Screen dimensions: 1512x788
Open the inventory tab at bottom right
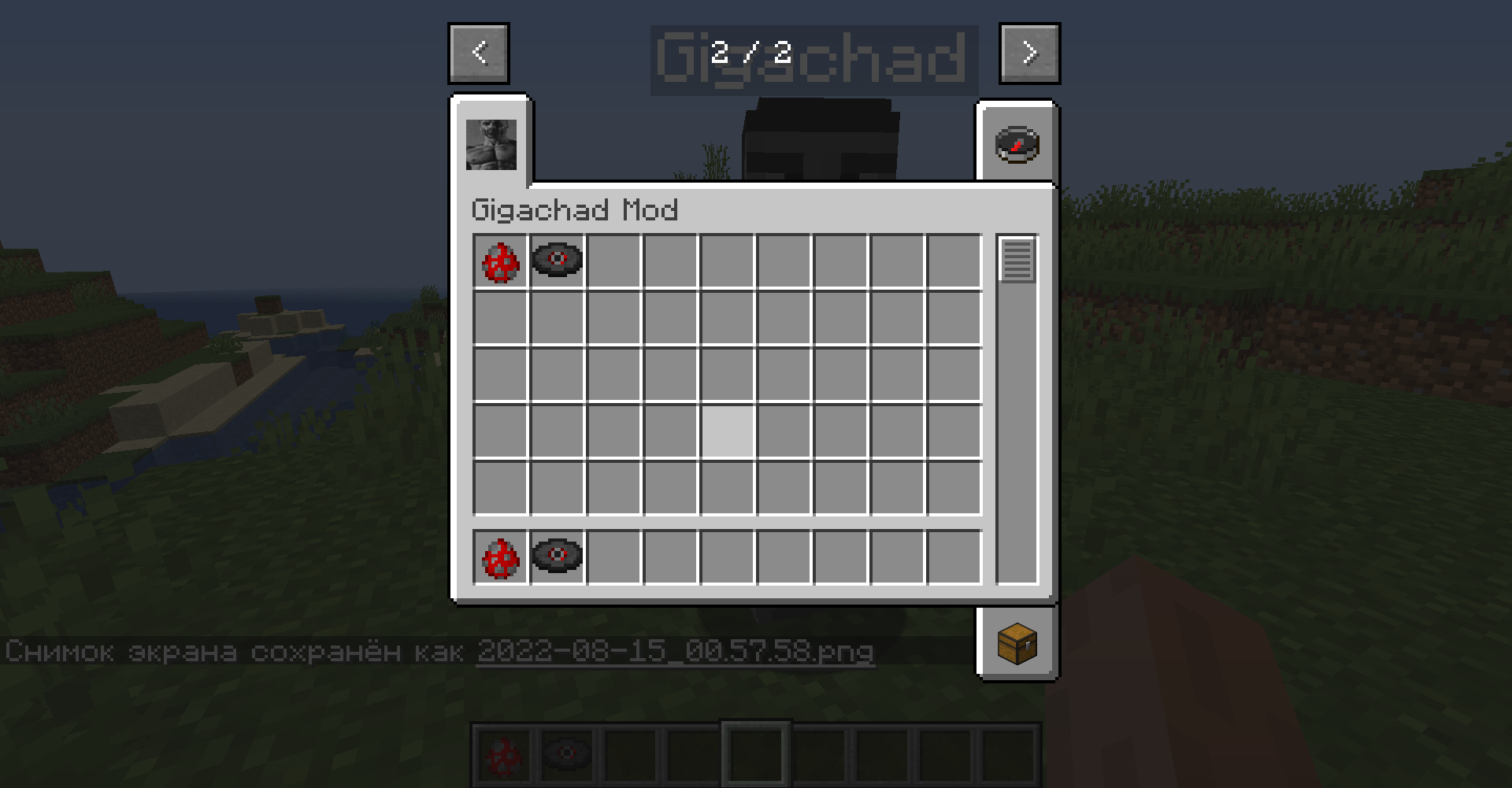(x=1017, y=644)
